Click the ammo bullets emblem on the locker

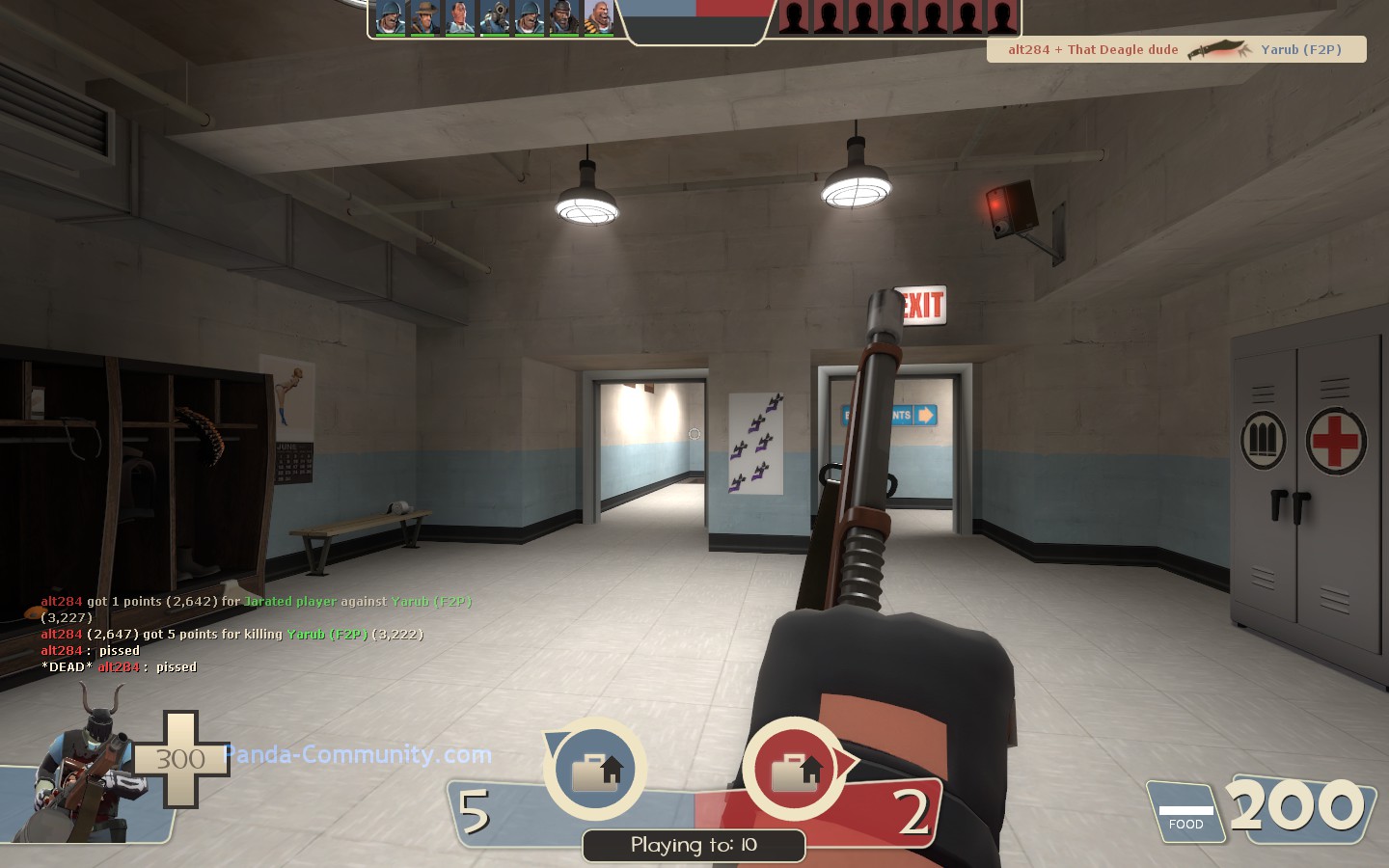coord(1264,440)
